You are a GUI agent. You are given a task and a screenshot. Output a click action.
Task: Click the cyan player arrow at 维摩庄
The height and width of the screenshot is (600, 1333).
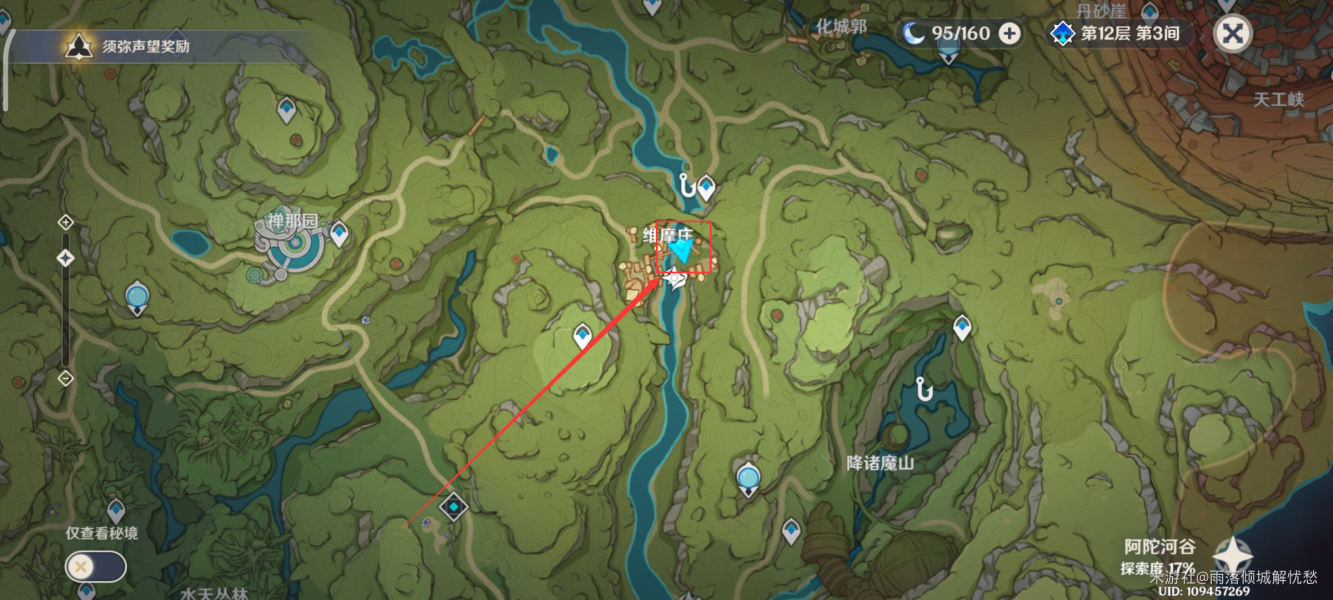[x=683, y=251]
